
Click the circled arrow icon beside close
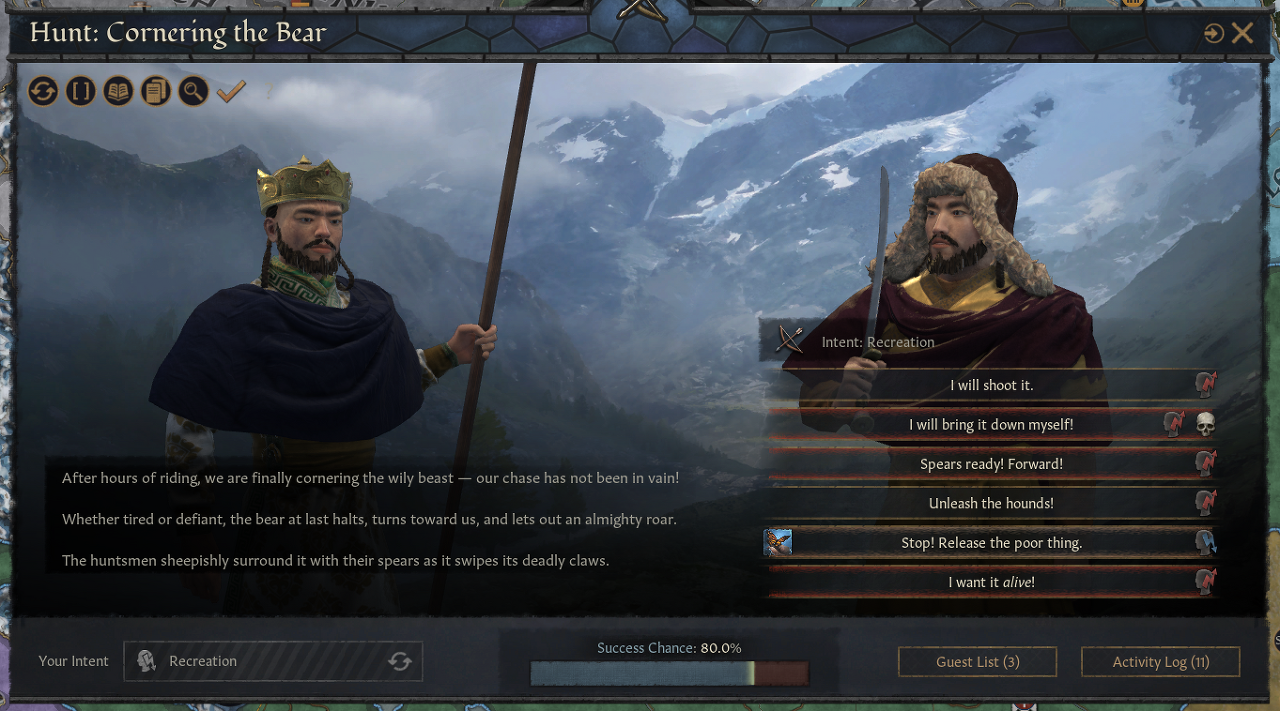pos(1214,34)
